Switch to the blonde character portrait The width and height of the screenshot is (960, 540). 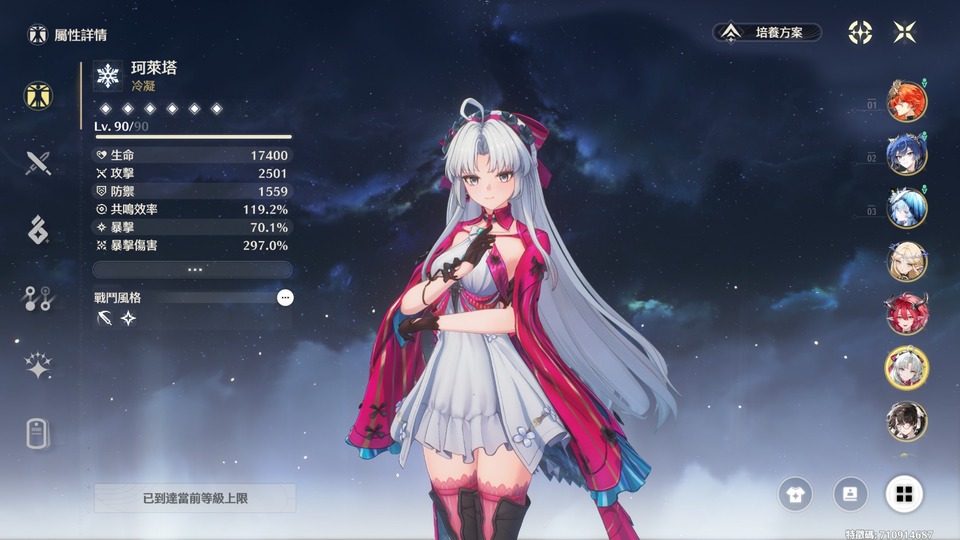pyautogui.click(x=907, y=261)
